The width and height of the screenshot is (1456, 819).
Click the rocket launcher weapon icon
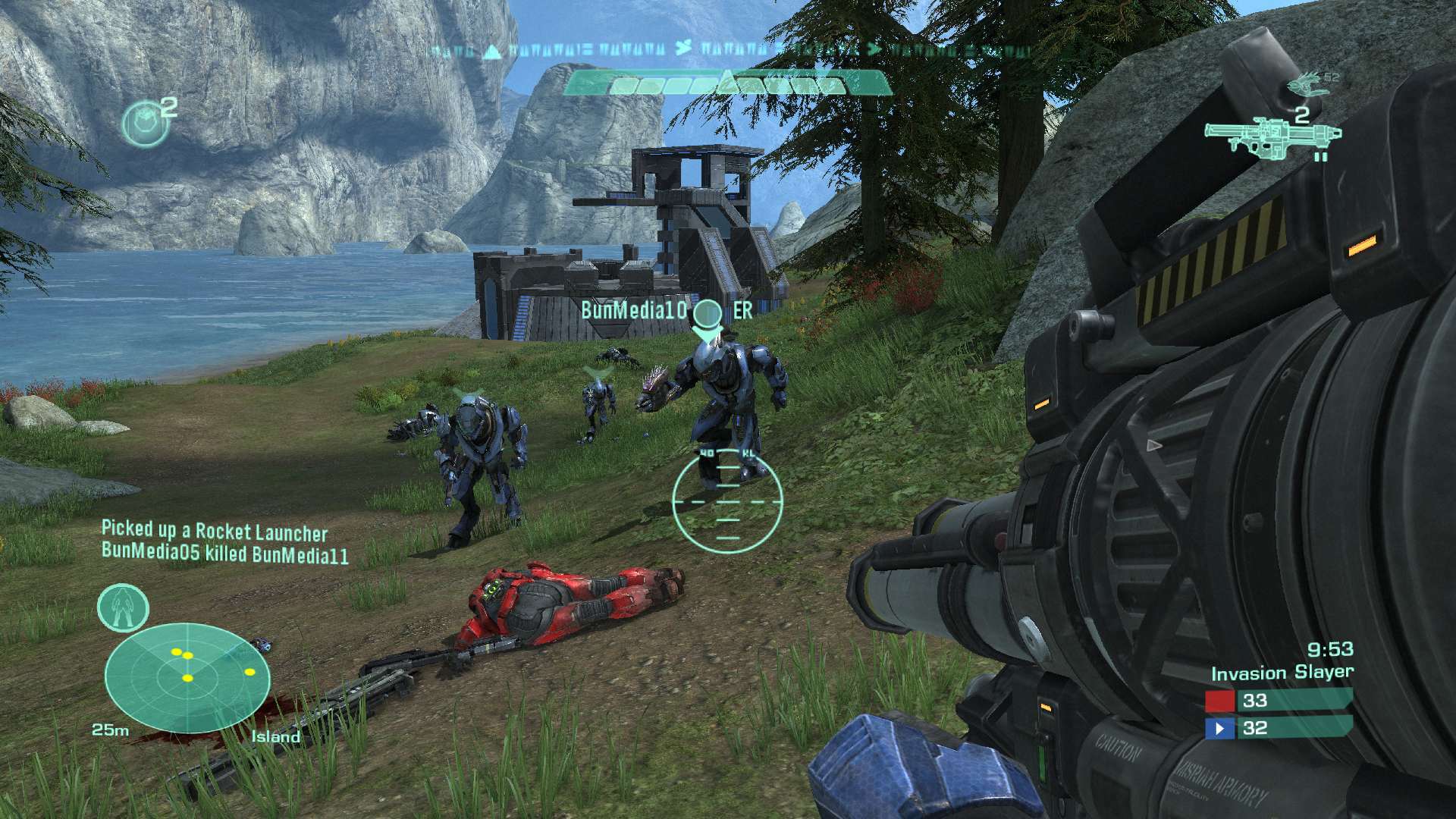1274,140
